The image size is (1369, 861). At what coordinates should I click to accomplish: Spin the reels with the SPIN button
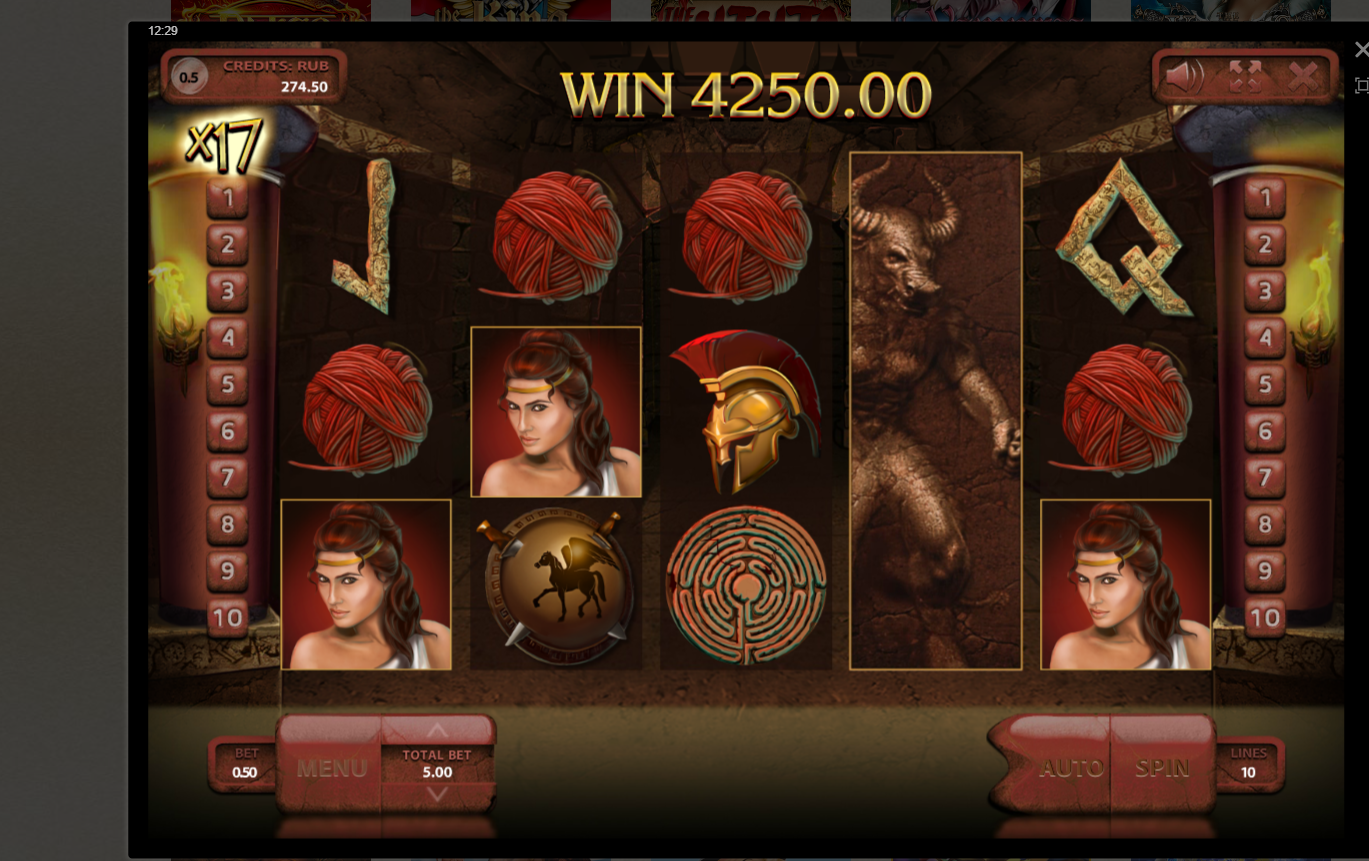click(x=1162, y=767)
